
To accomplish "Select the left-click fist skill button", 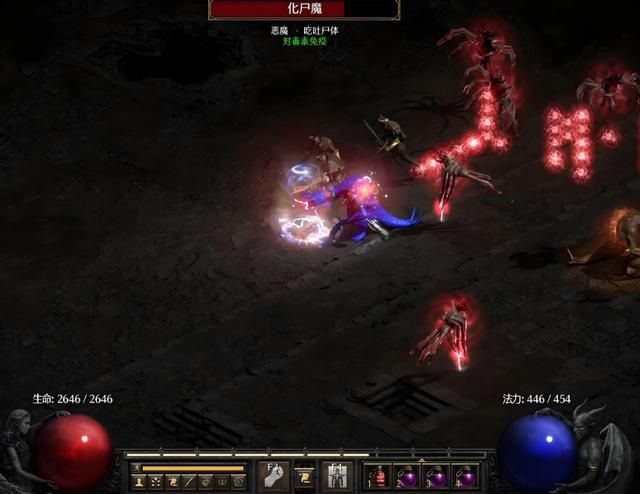I will (274, 475).
